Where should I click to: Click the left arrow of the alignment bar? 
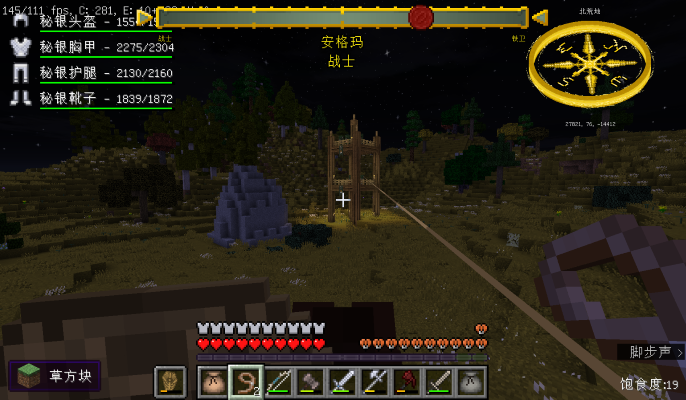pyautogui.click(x=145, y=17)
